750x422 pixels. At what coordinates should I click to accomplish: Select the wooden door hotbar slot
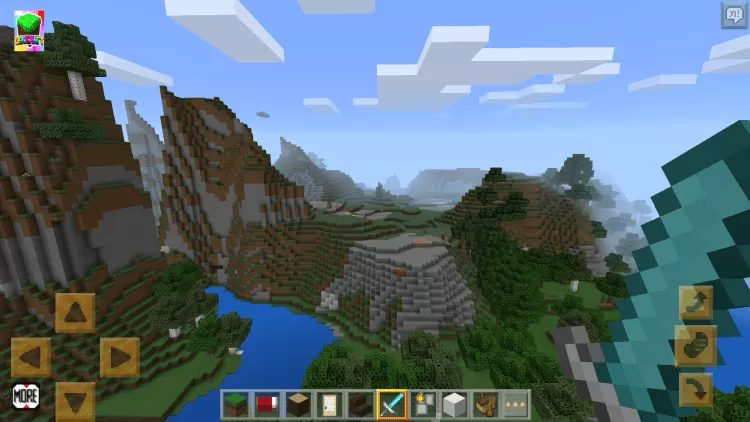pyautogui.click(x=328, y=404)
